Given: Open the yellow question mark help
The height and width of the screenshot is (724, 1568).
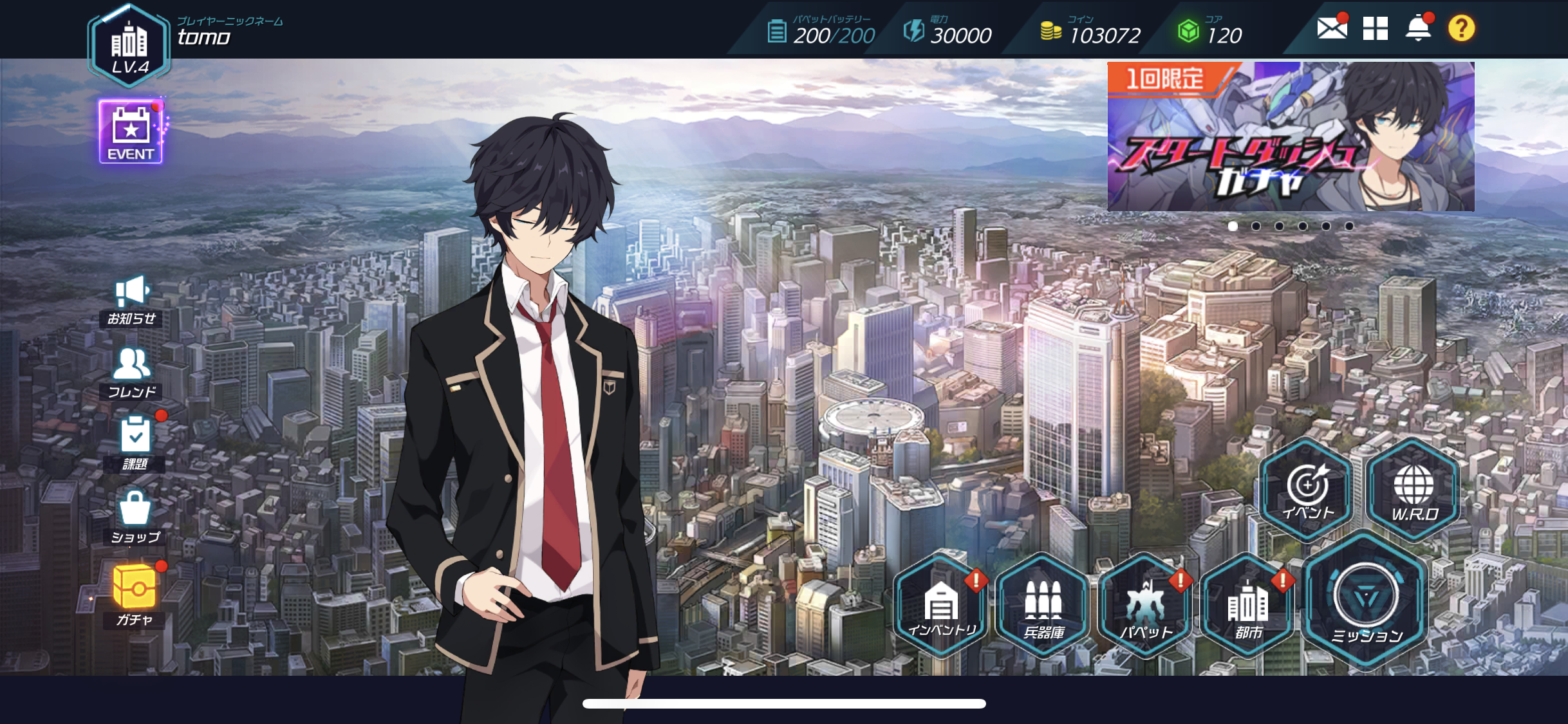Looking at the screenshot, I should (x=1461, y=28).
